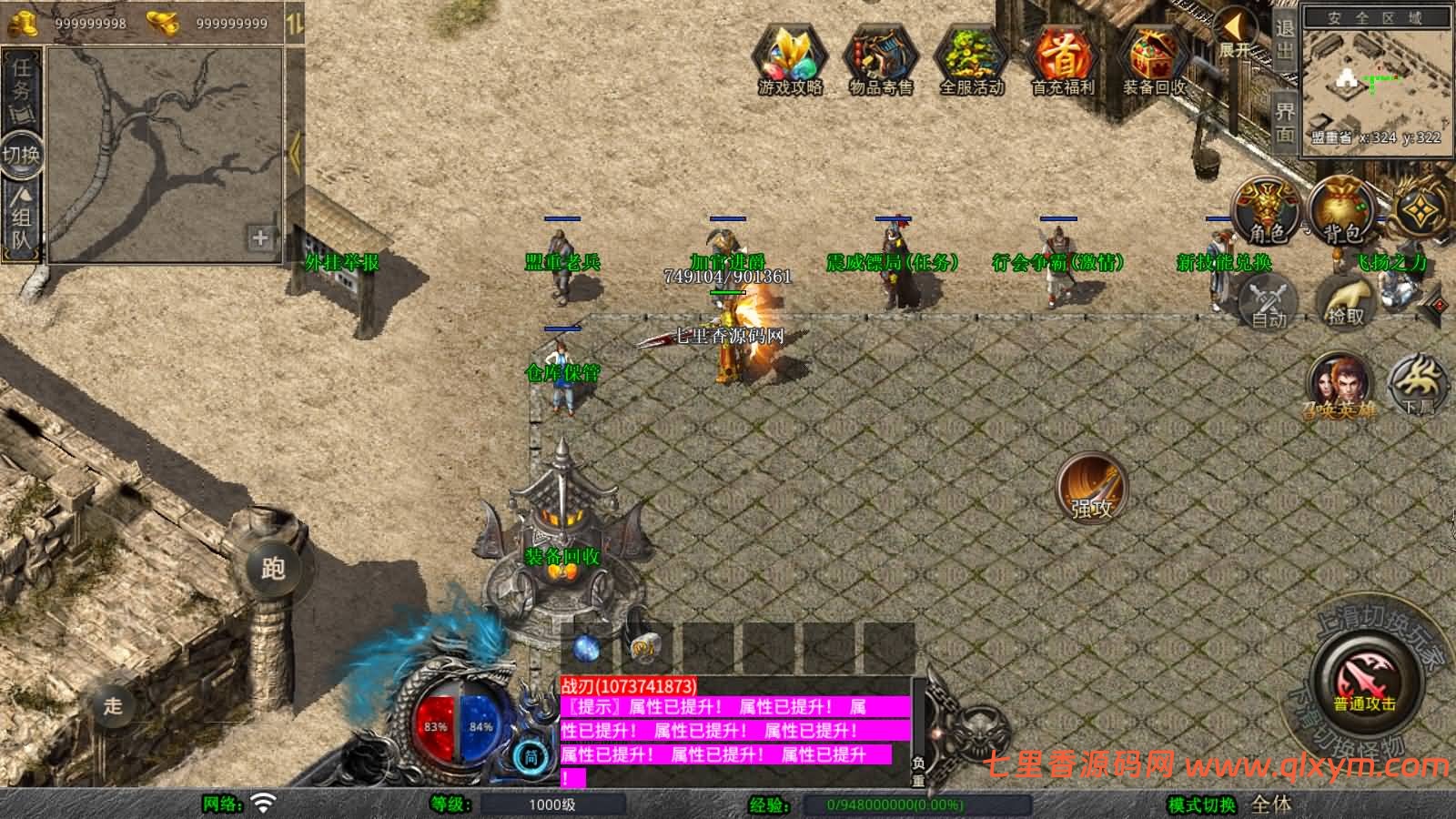Open the 物品寄售 consignment icon

pos(881,58)
